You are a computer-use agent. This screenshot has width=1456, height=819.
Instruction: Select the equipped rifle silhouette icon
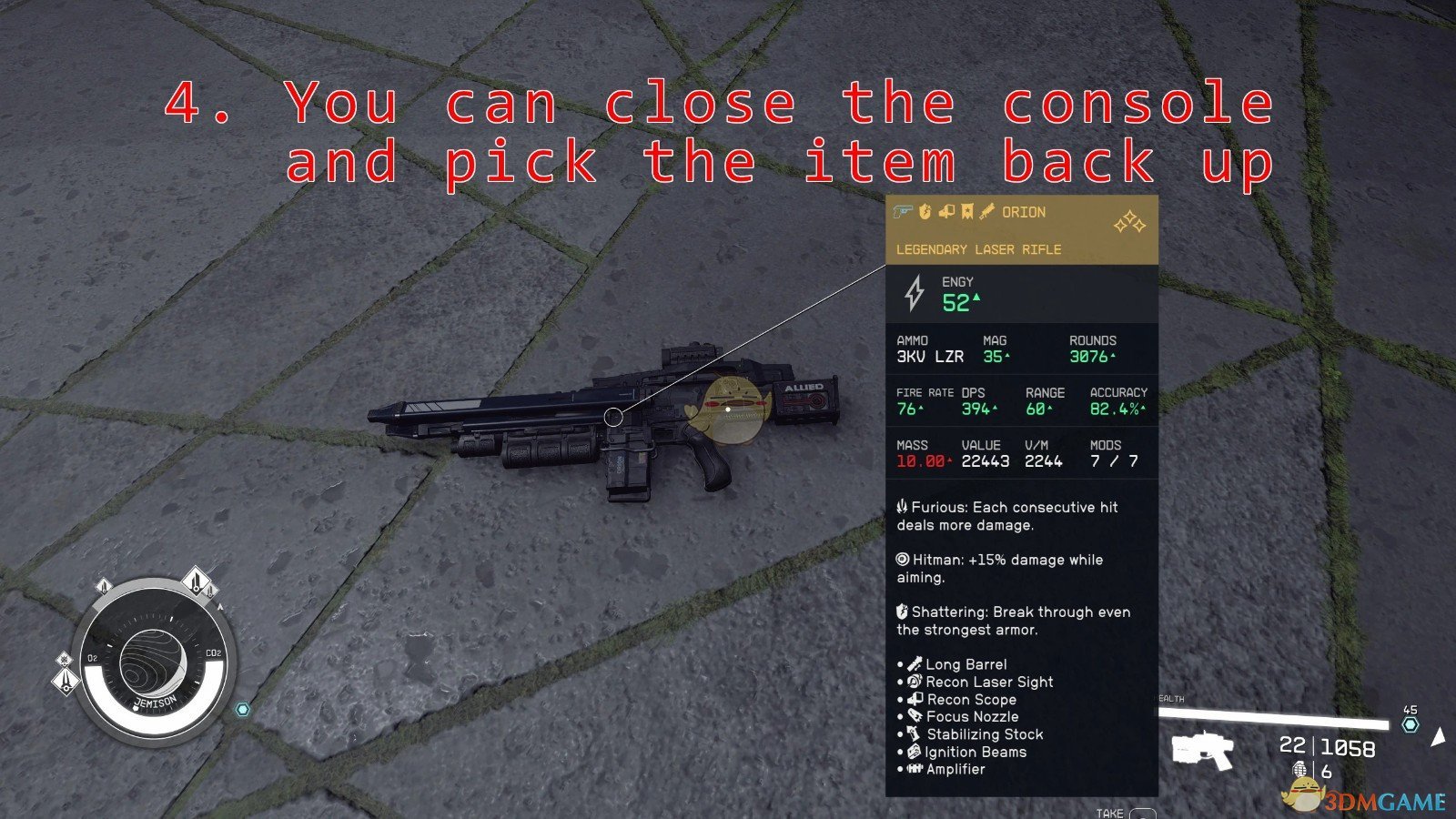pyautogui.click(x=1201, y=750)
